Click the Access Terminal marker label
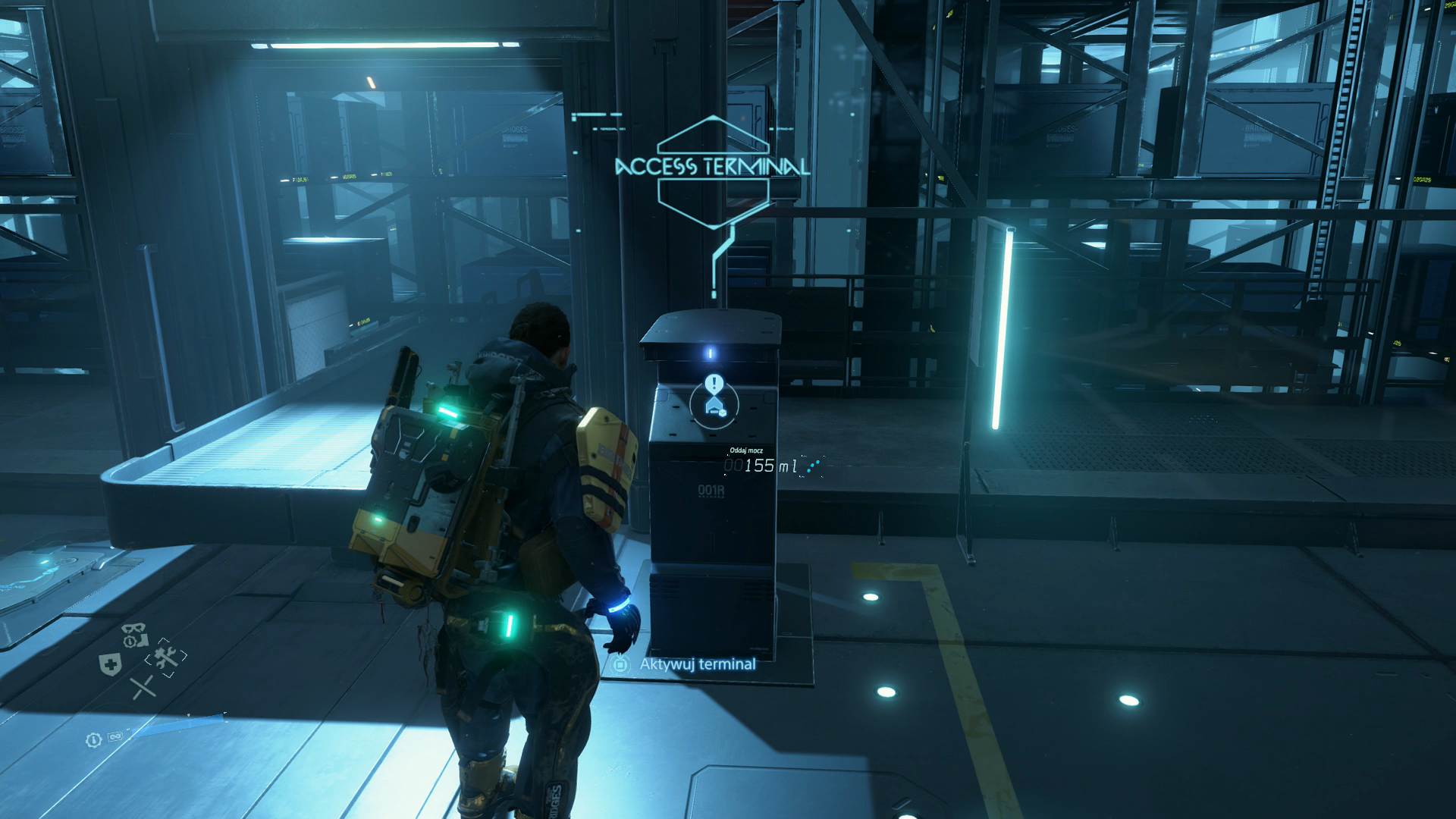This screenshot has height=819, width=1456. [712, 167]
